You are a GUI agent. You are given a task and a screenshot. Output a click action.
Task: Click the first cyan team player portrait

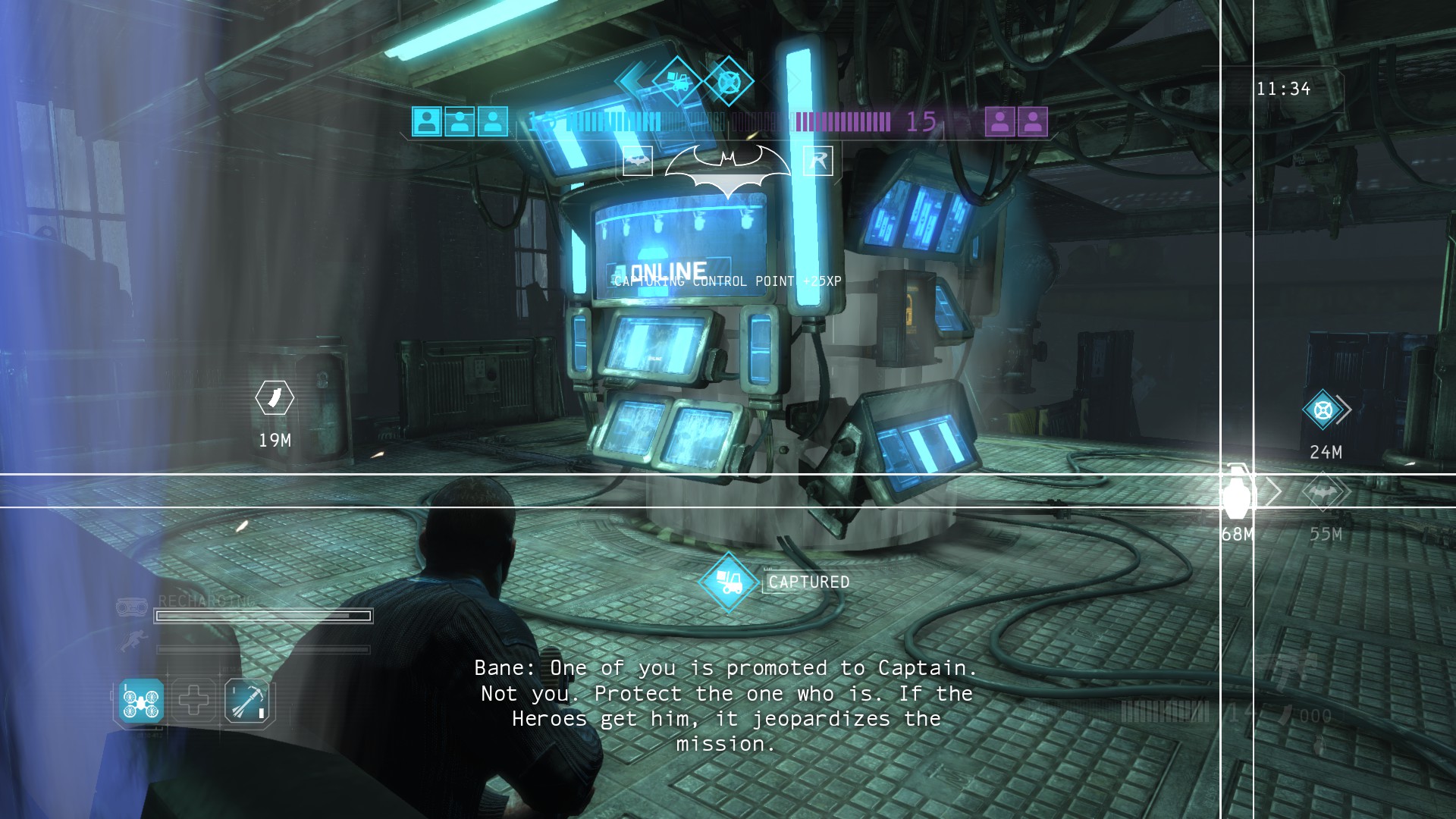tap(427, 121)
